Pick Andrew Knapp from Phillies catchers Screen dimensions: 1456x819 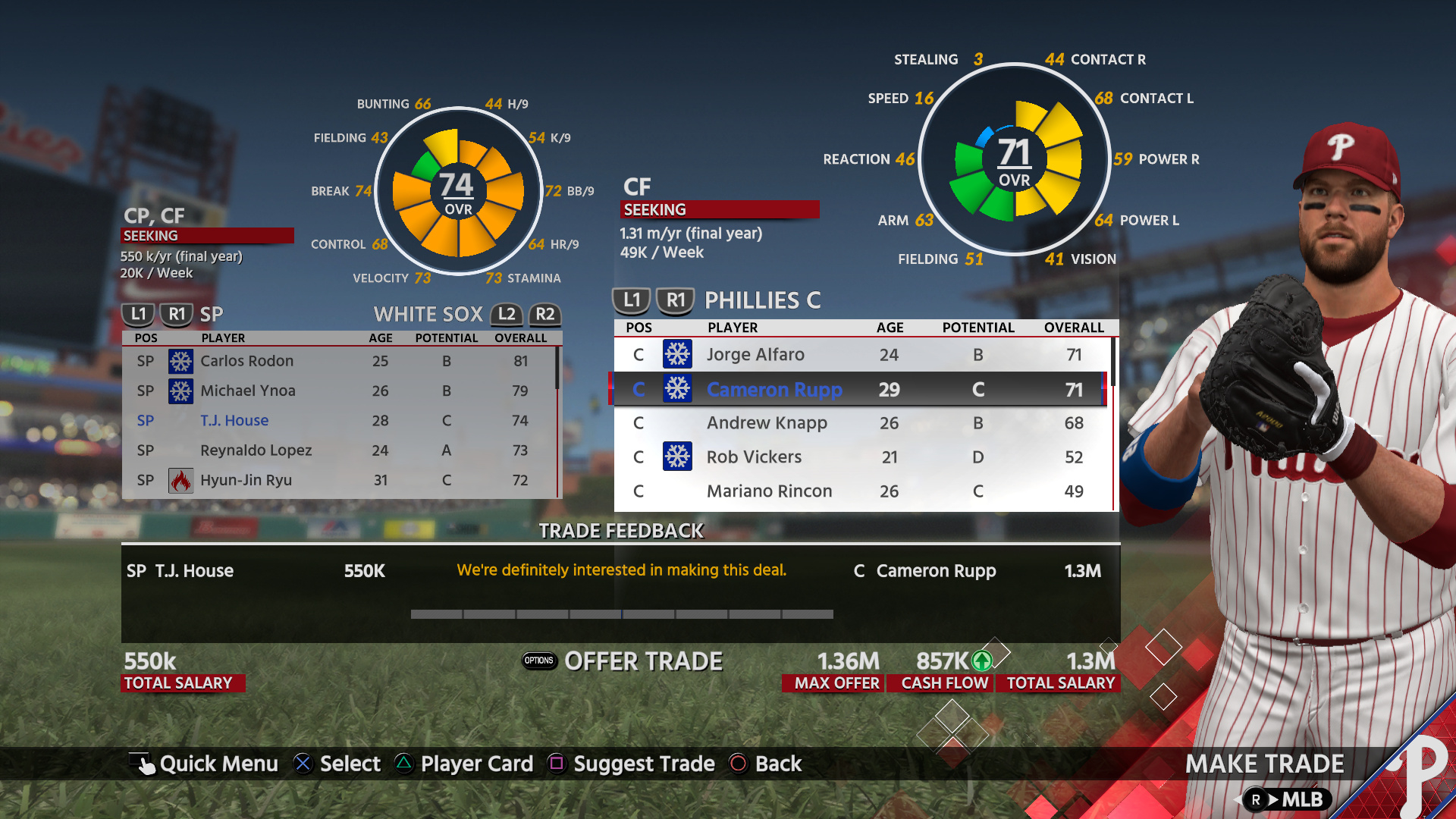point(767,422)
